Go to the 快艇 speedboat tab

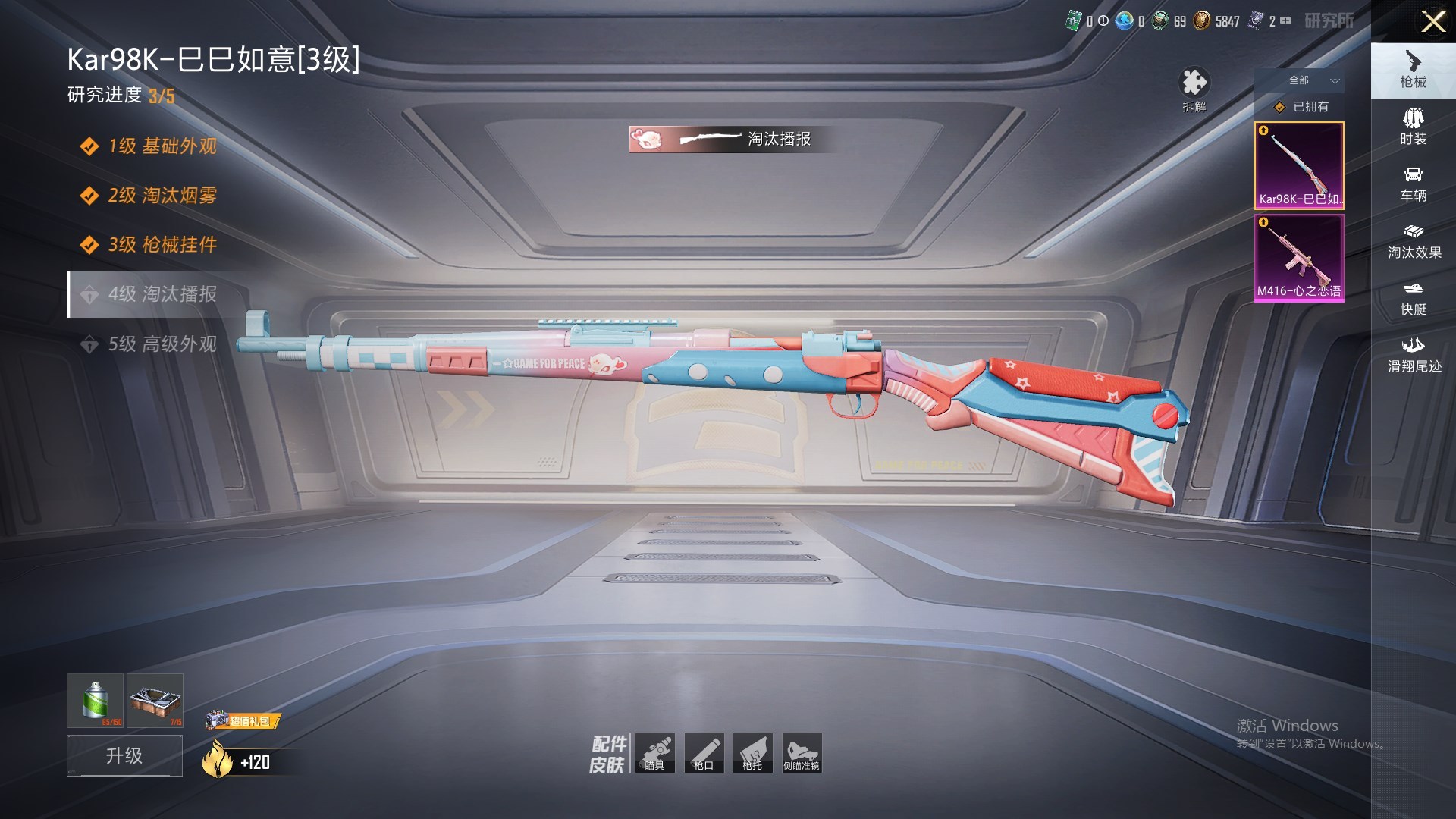tap(1413, 298)
